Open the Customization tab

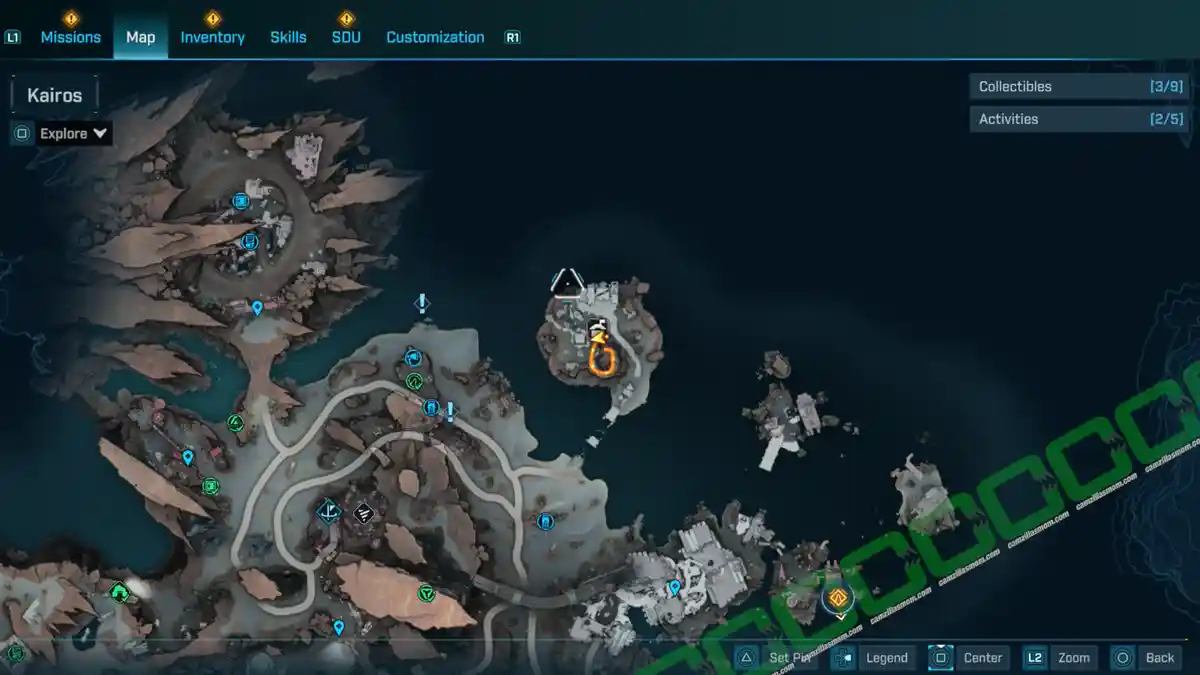pos(435,37)
